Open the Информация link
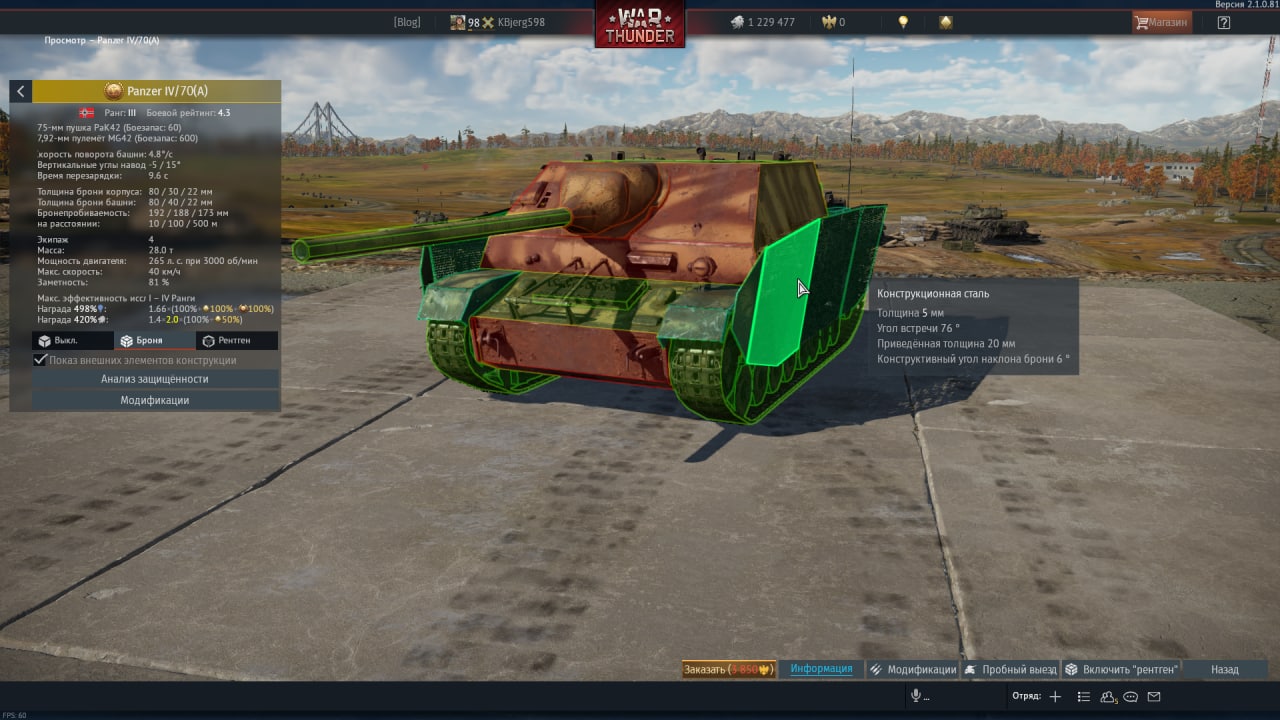The height and width of the screenshot is (720, 1280). (x=821, y=669)
